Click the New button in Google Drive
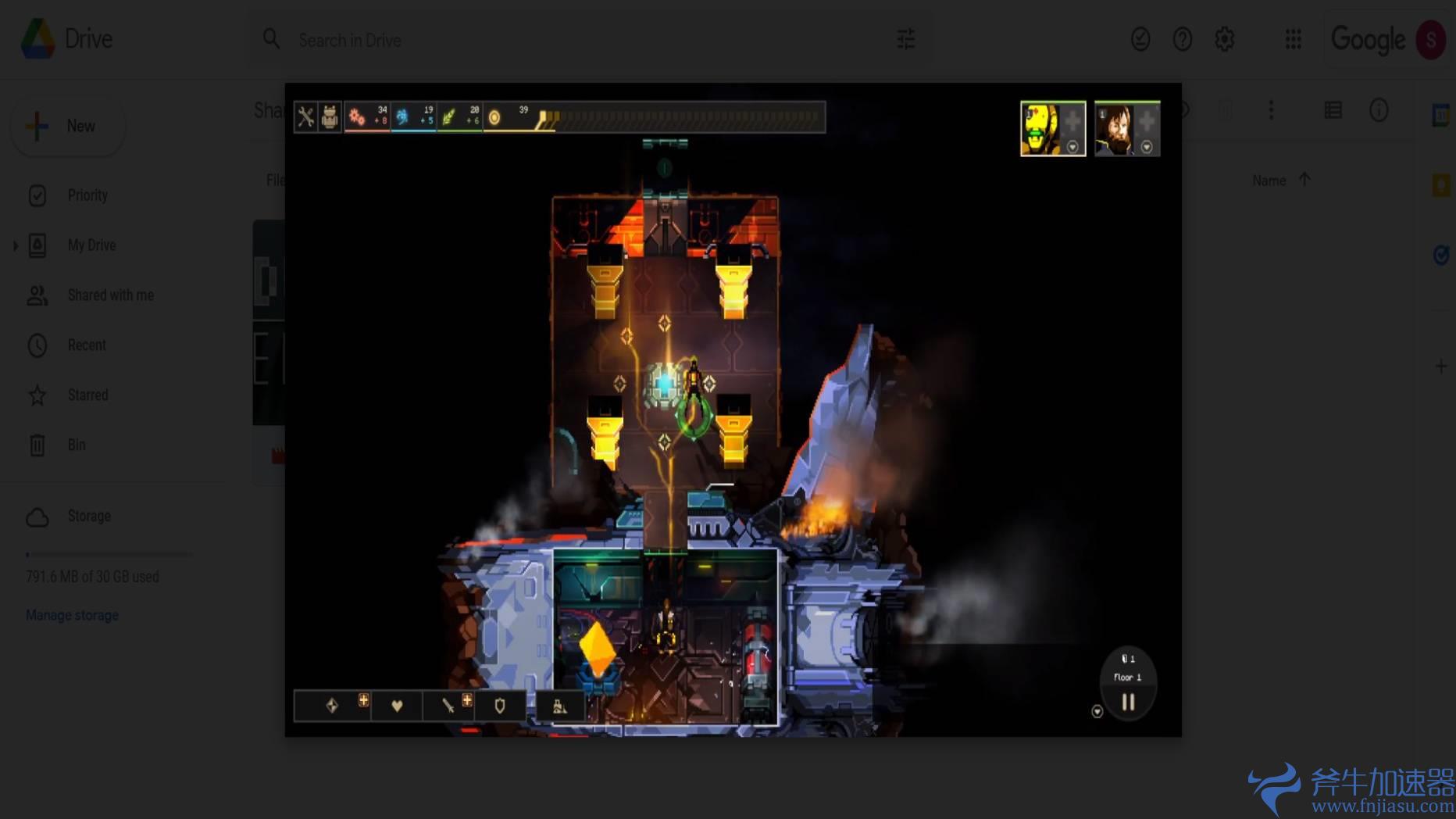Screen dimensions: 1456x819 click(68, 125)
